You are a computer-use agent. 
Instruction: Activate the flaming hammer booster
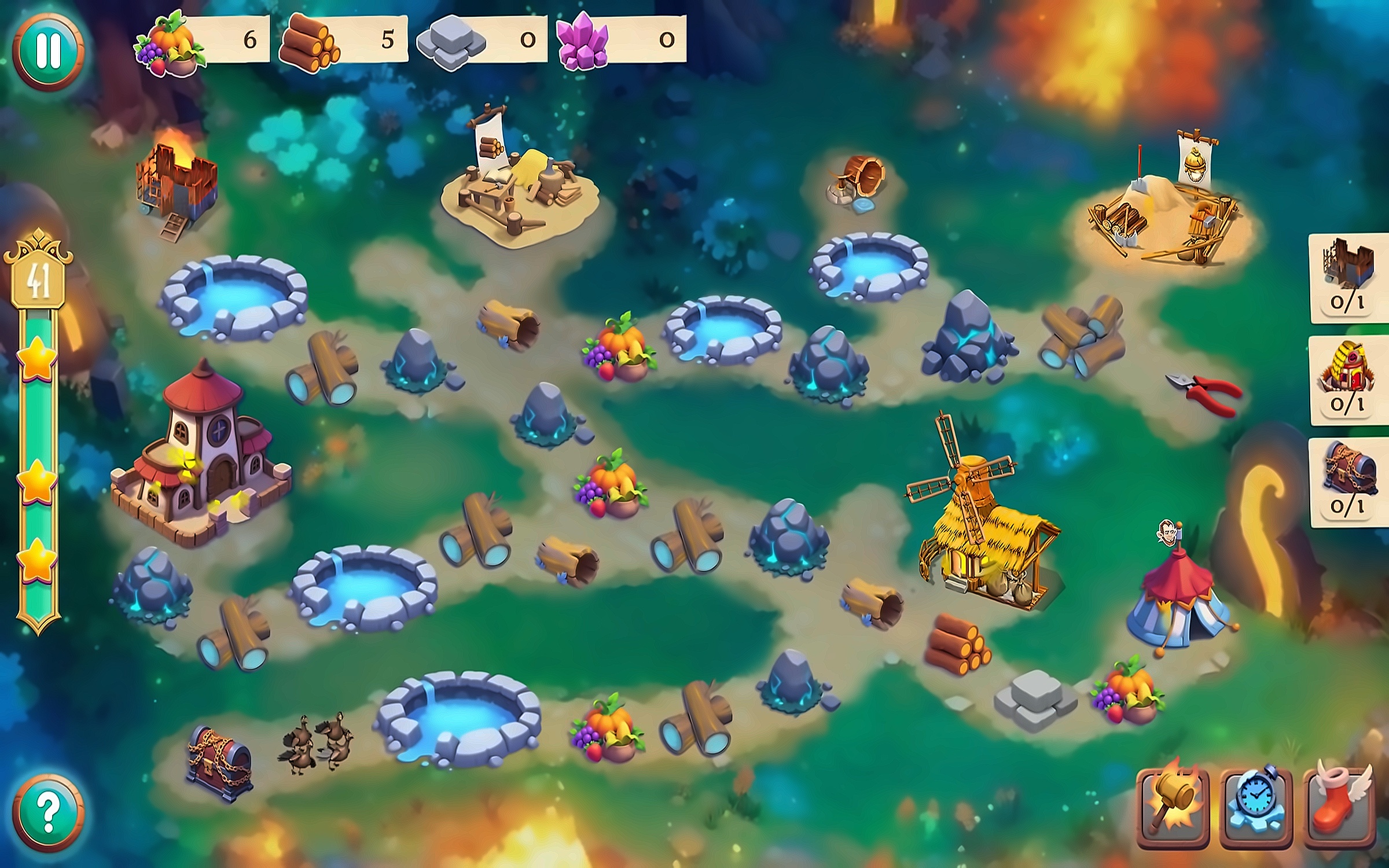[x=1173, y=808]
